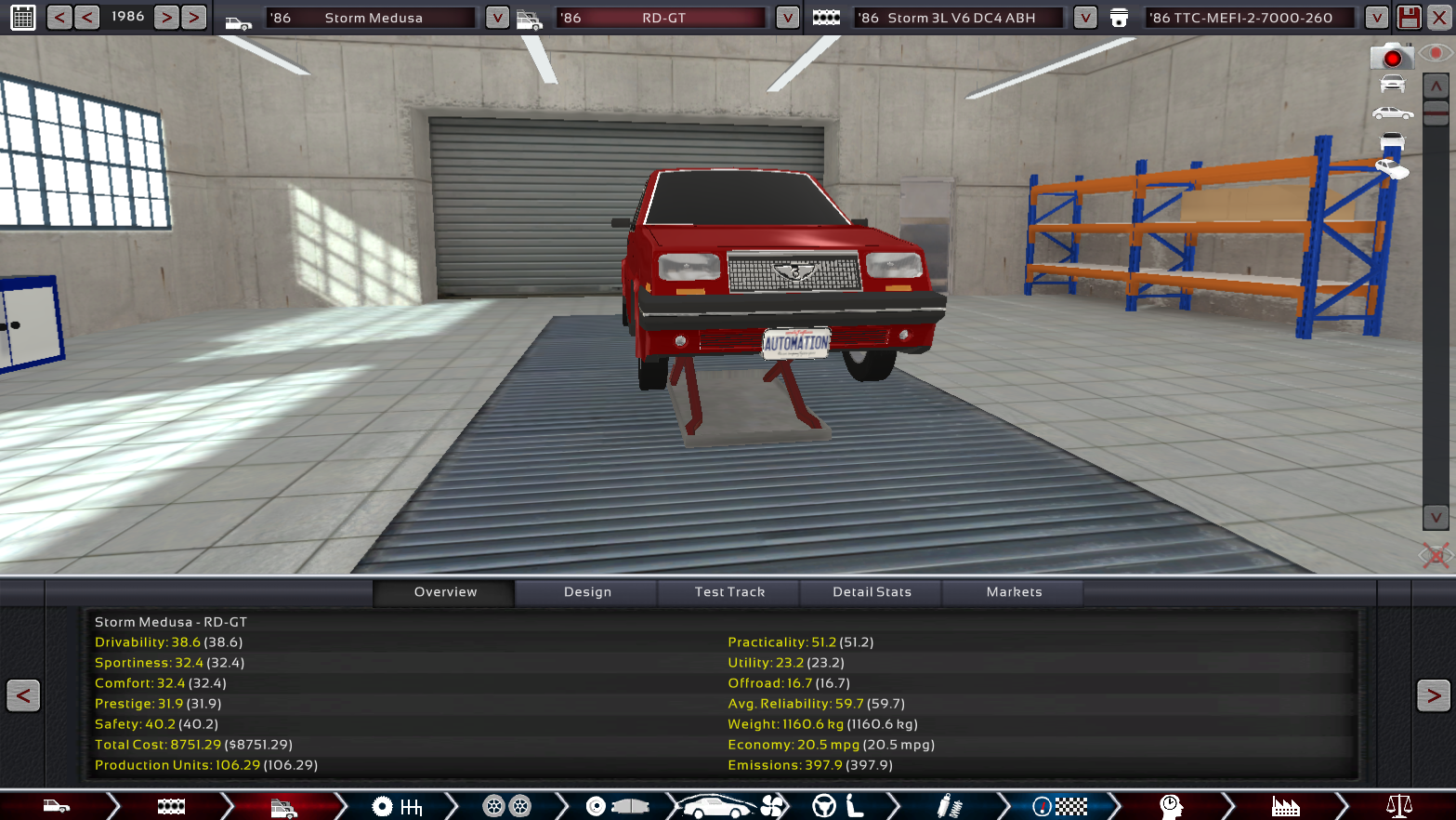Open the factory step

(x=1285, y=806)
